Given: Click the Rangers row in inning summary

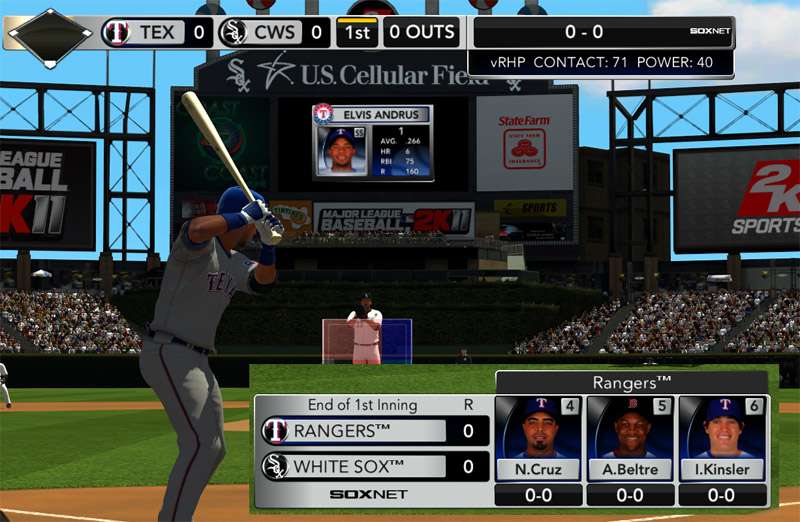Looking at the screenshot, I should coord(371,431).
